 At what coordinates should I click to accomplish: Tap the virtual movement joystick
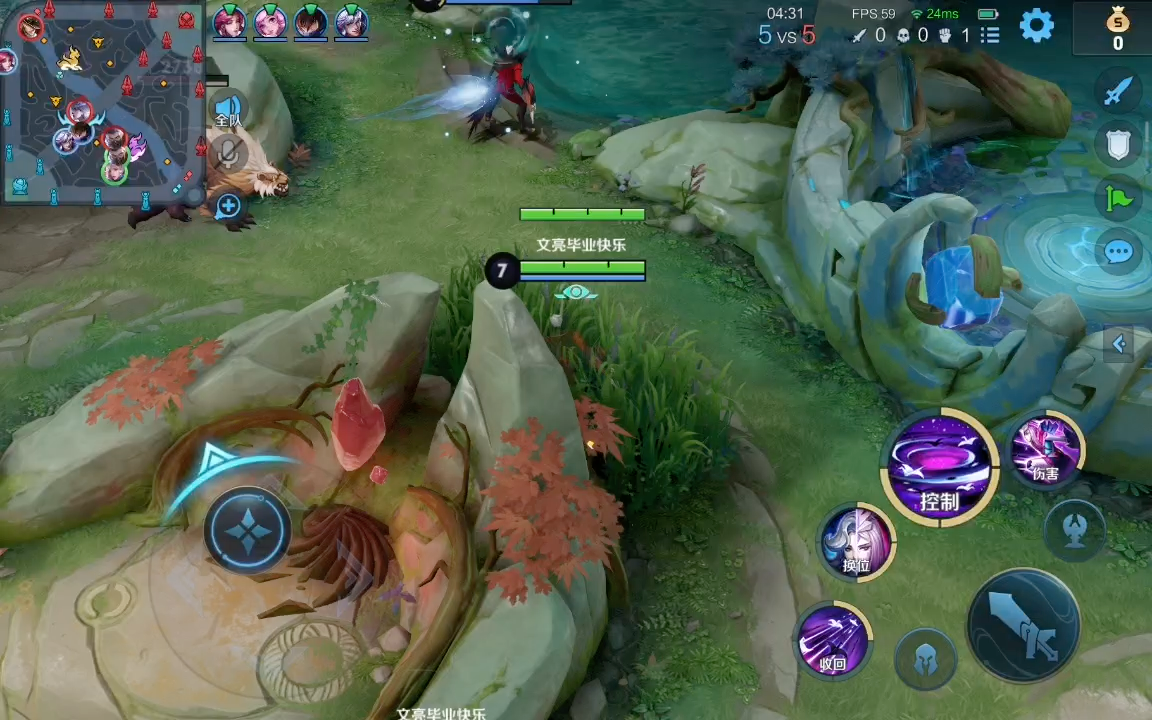pos(247,529)
